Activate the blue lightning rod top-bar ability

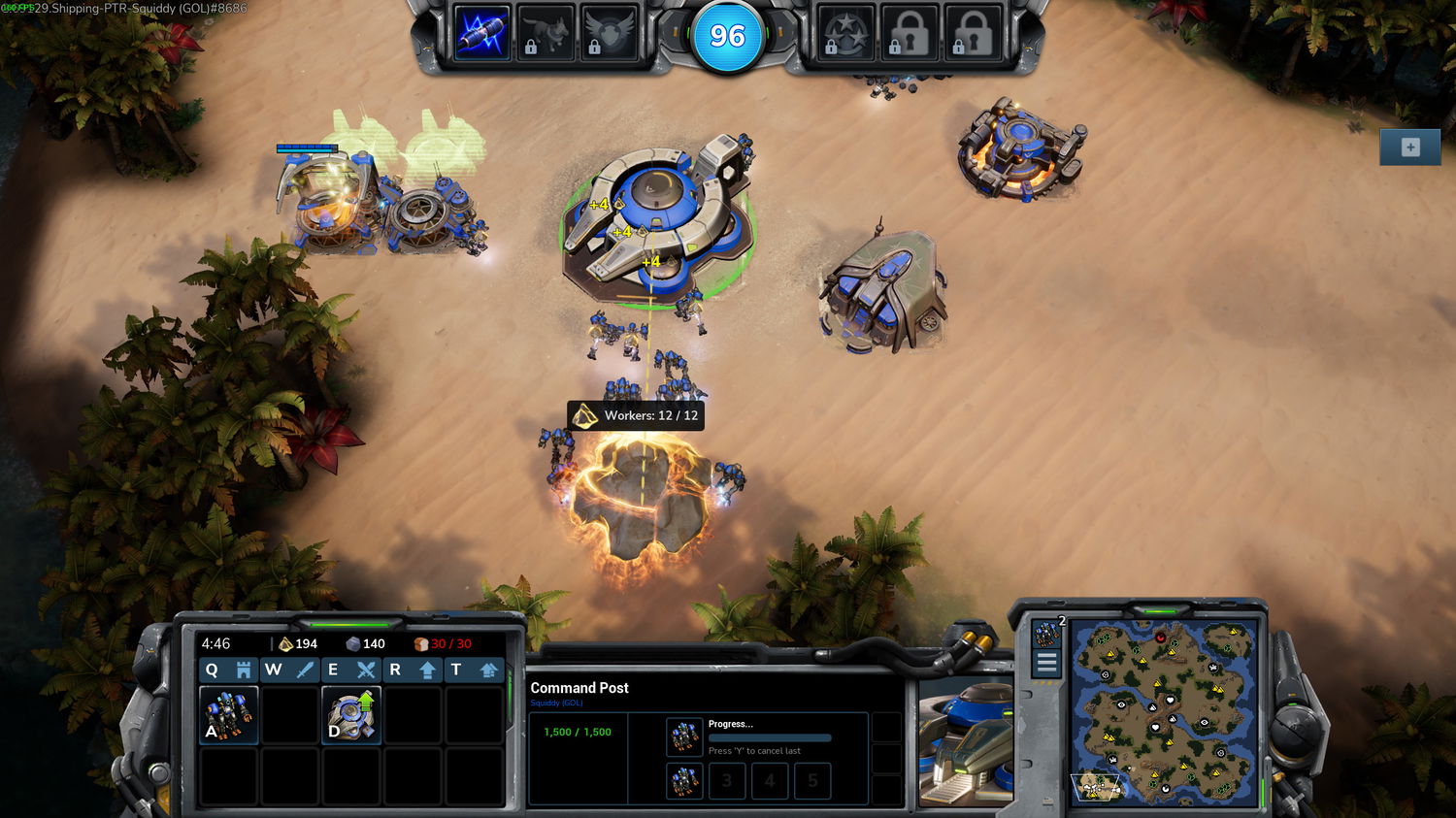(482, 34)
